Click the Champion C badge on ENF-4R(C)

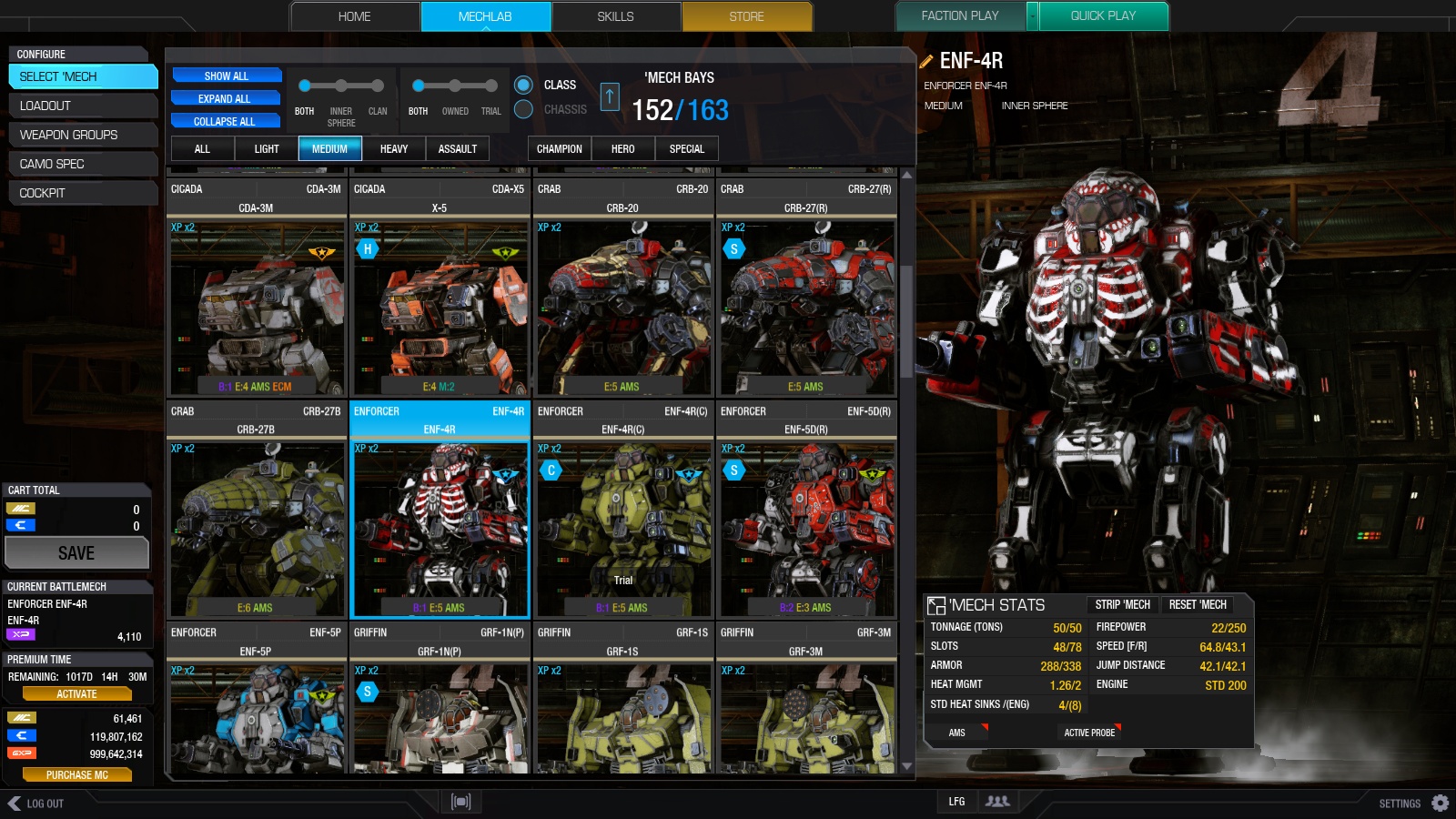[x=551, y=470]
